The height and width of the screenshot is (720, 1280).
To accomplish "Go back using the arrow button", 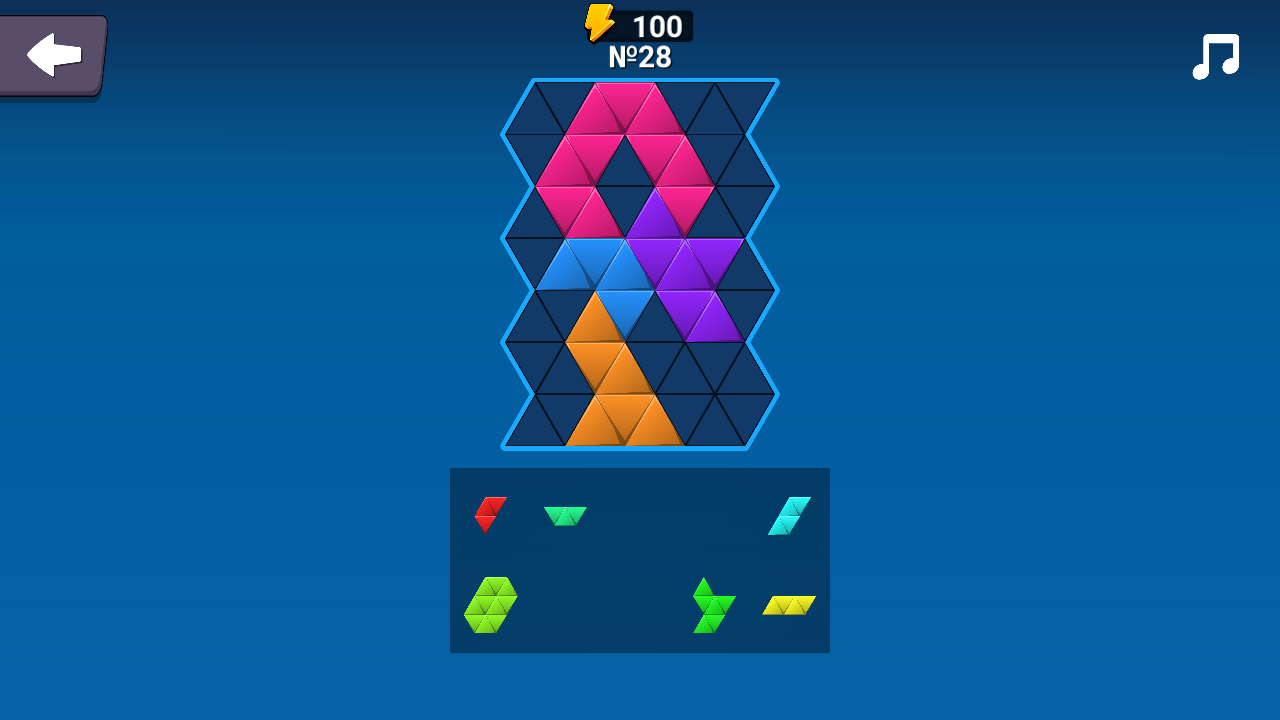I will click(52, 55).
